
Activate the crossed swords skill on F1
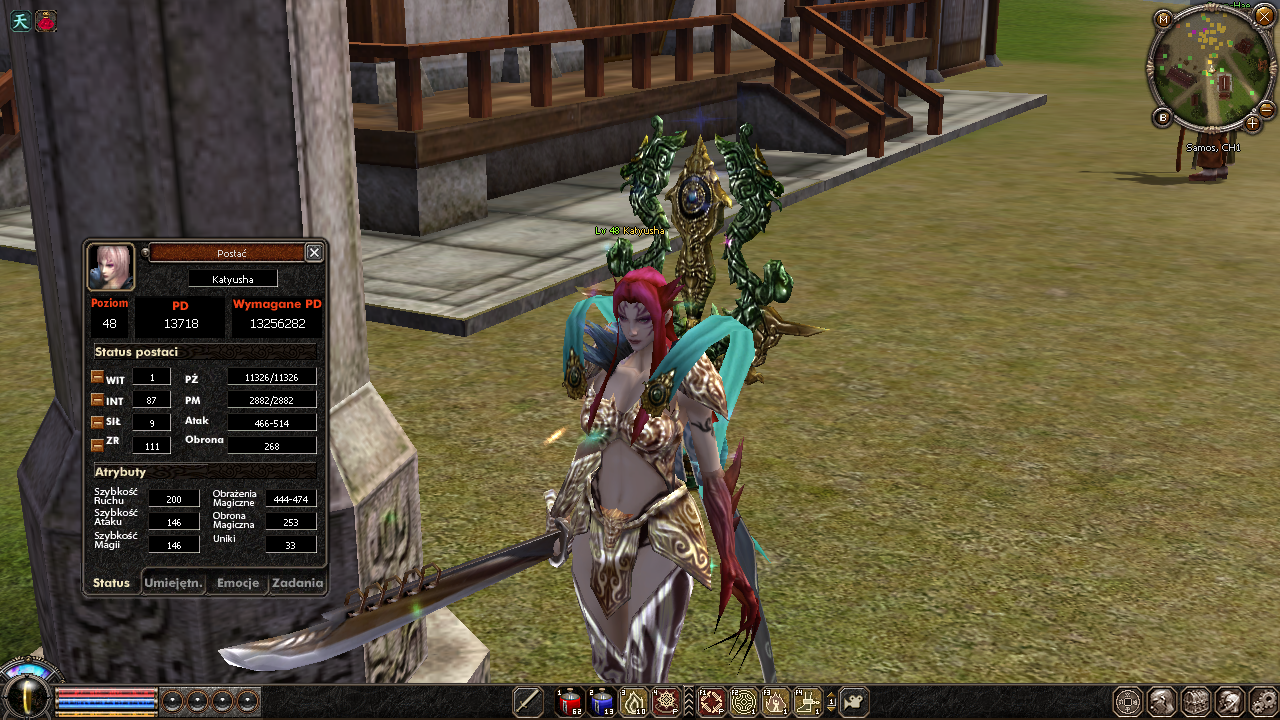711,702
